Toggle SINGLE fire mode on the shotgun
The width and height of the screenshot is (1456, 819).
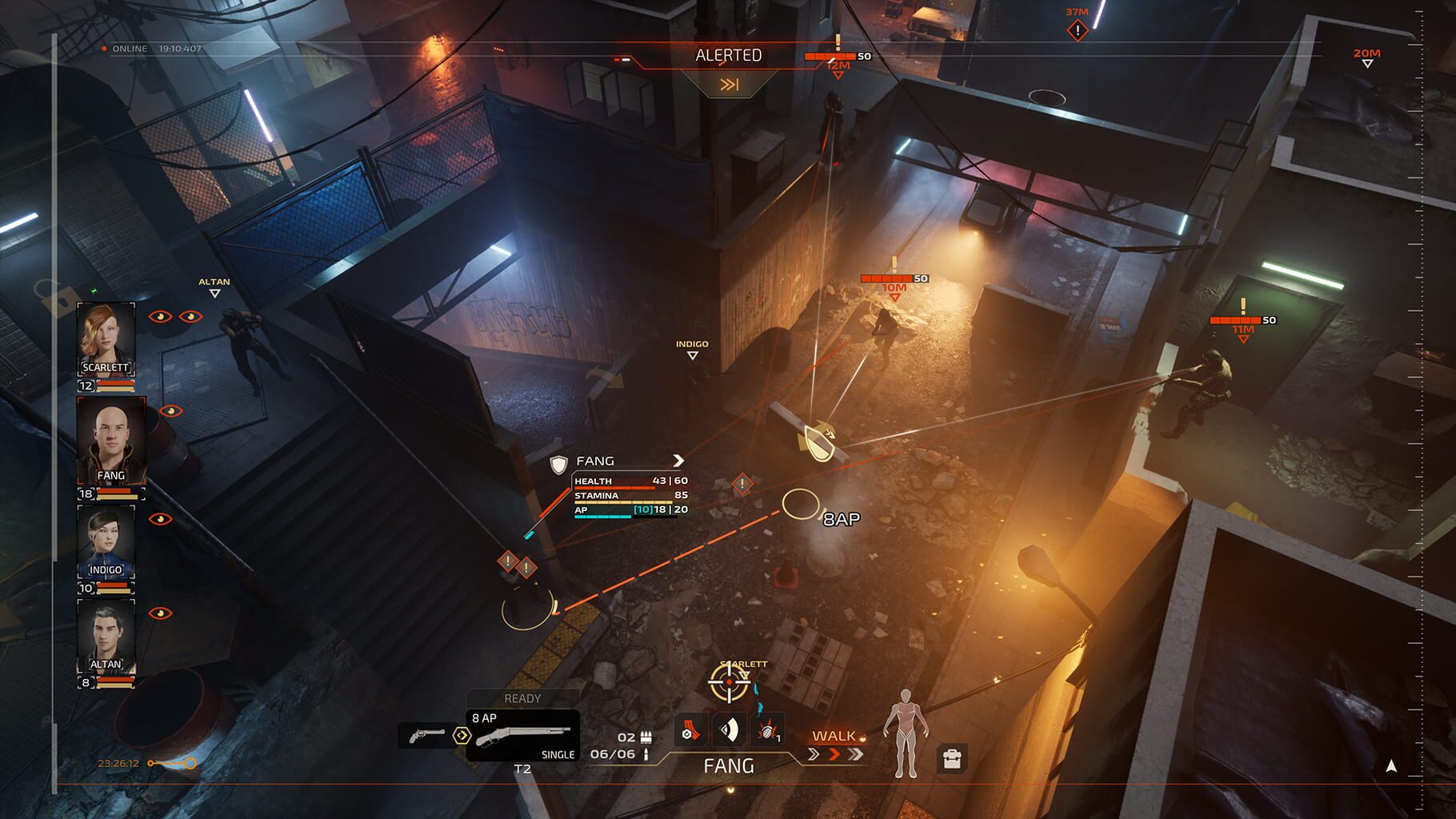coord(559,753)
